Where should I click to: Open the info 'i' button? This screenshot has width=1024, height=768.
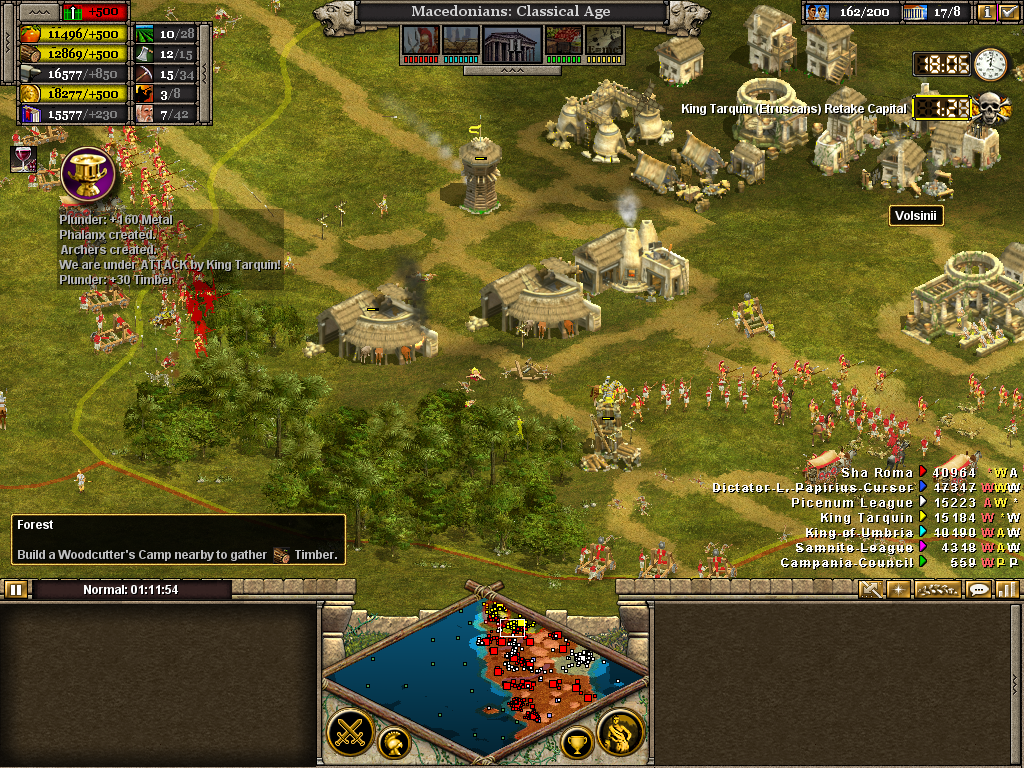click(986, 13)
